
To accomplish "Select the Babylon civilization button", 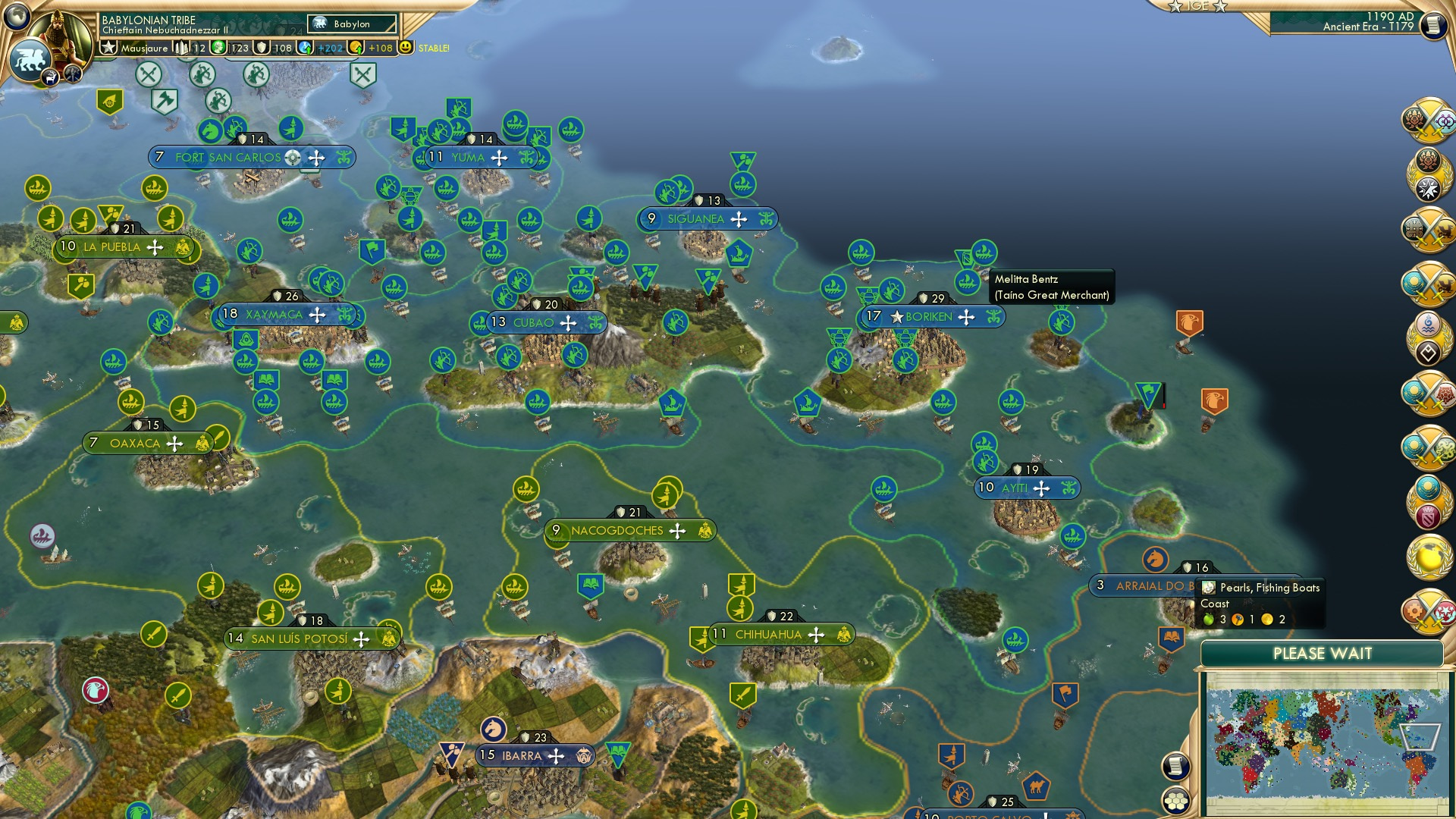I will [x=352, y=24].
